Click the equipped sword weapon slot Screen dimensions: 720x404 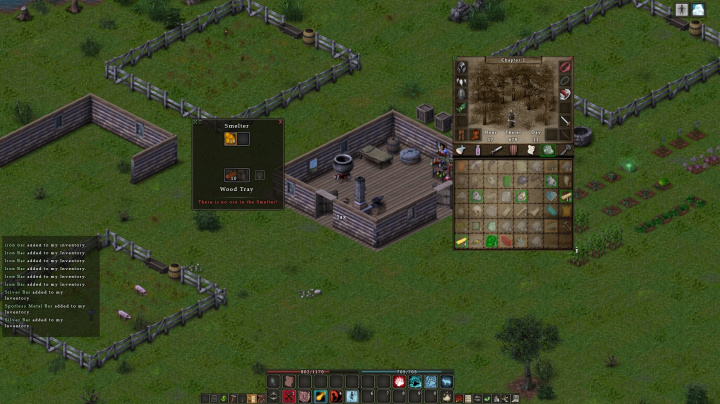(565, 120)
